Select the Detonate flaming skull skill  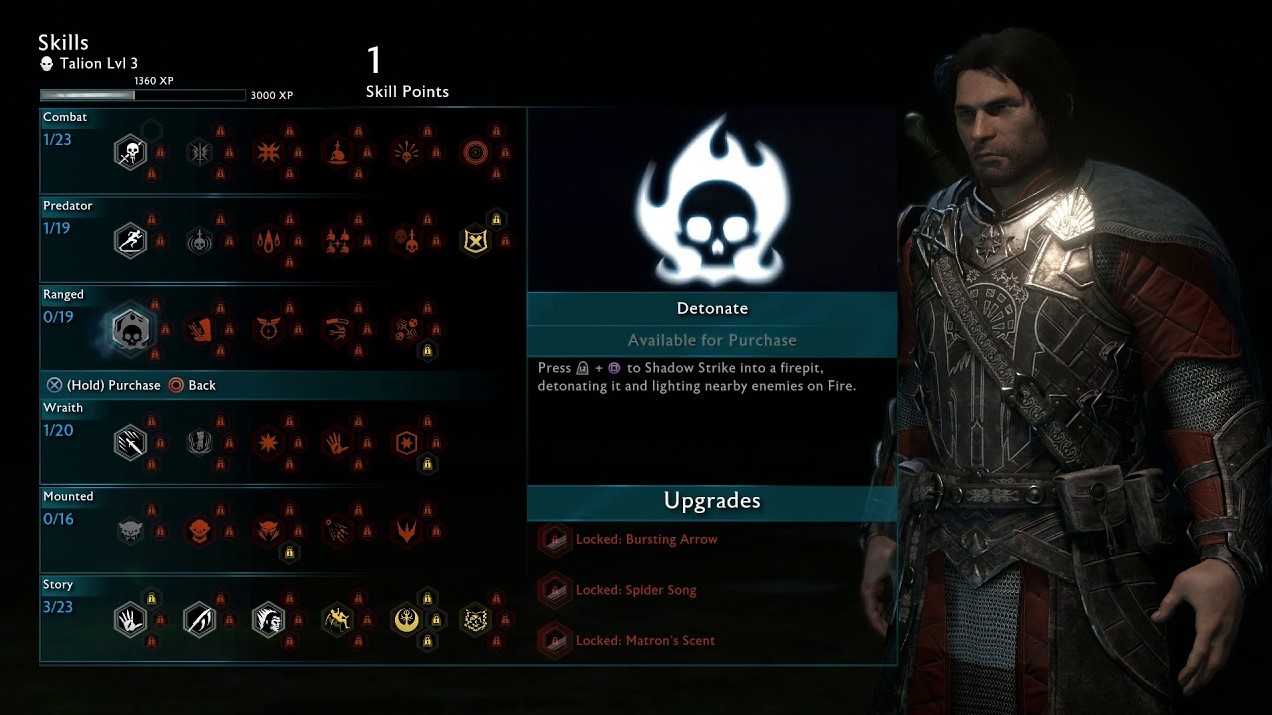click(x=130, y=330)
